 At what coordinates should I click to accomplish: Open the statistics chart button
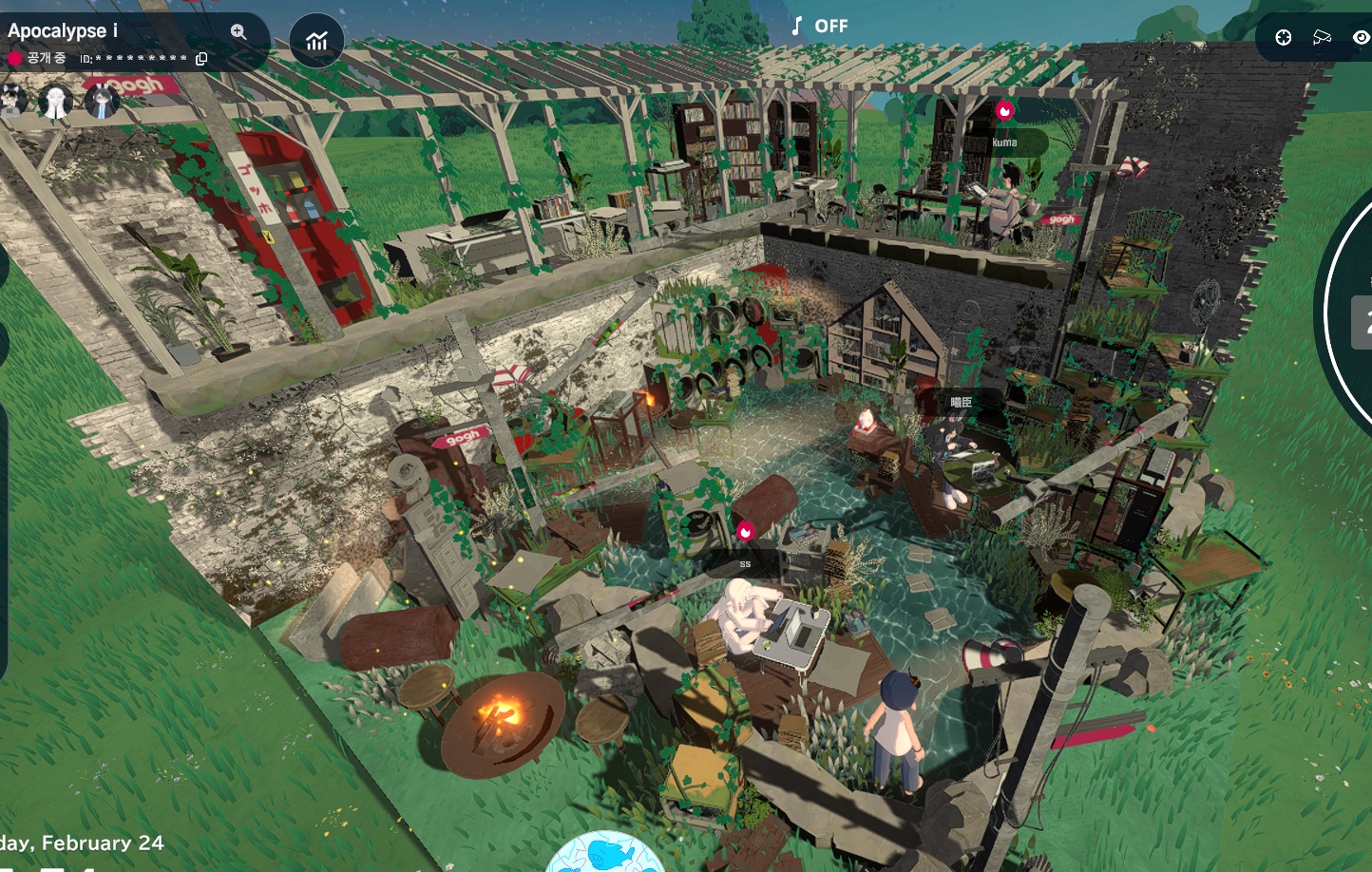tap(316, 41)
